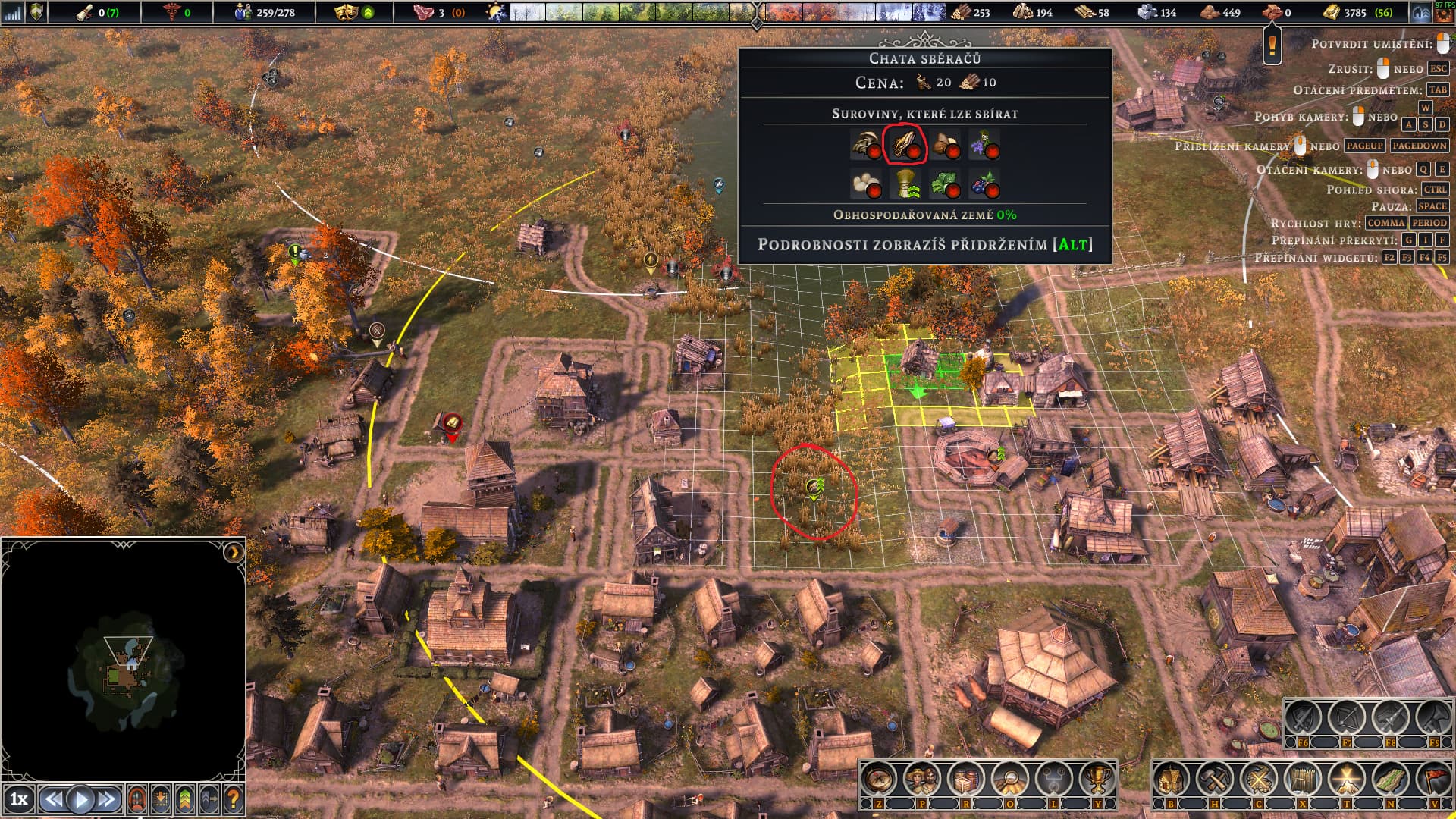Click the green stacked chevrons button

click(184, 799)
